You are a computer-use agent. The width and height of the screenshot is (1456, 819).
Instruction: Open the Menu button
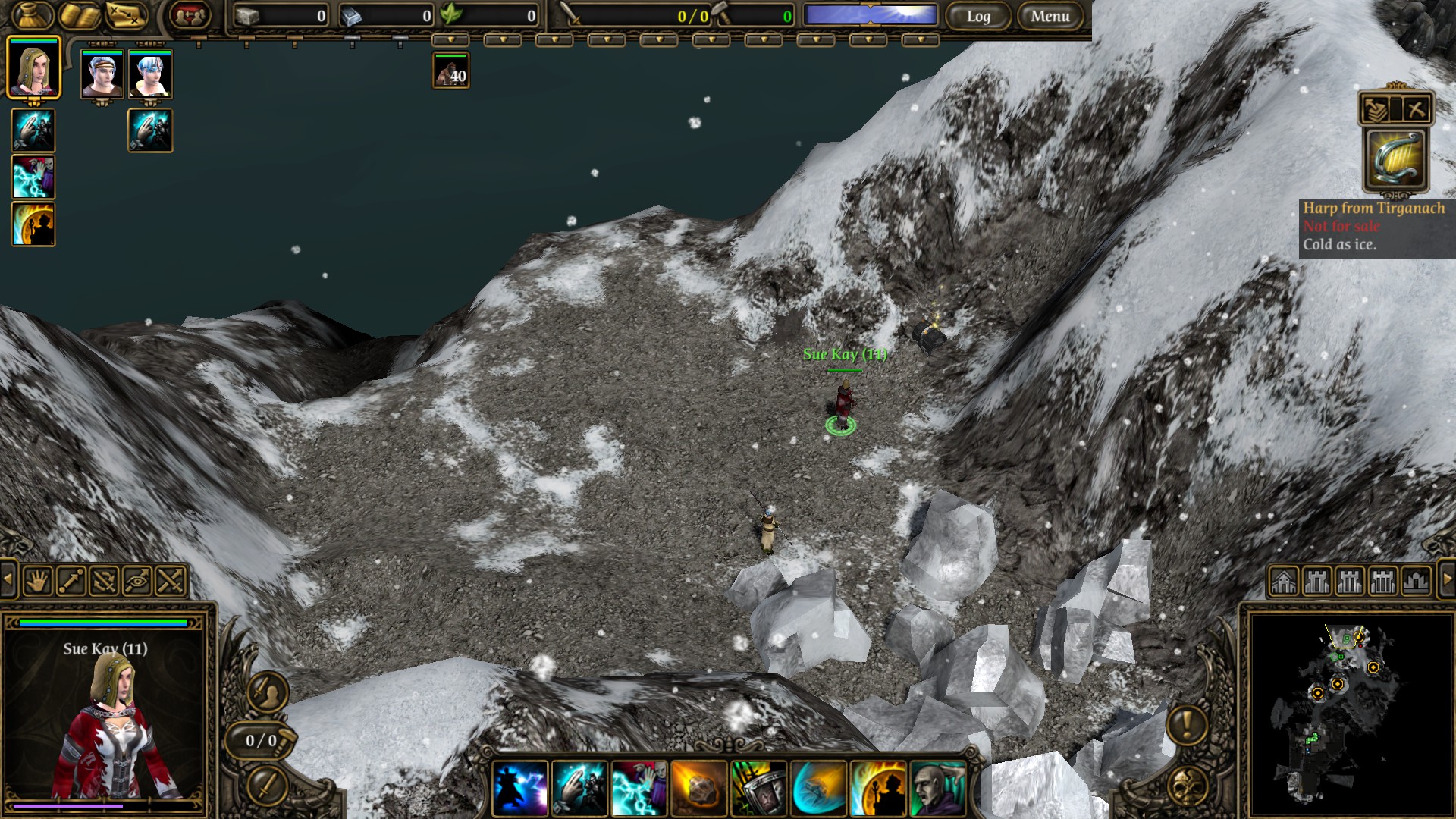pyautogui.click(x=1050, y=16)
